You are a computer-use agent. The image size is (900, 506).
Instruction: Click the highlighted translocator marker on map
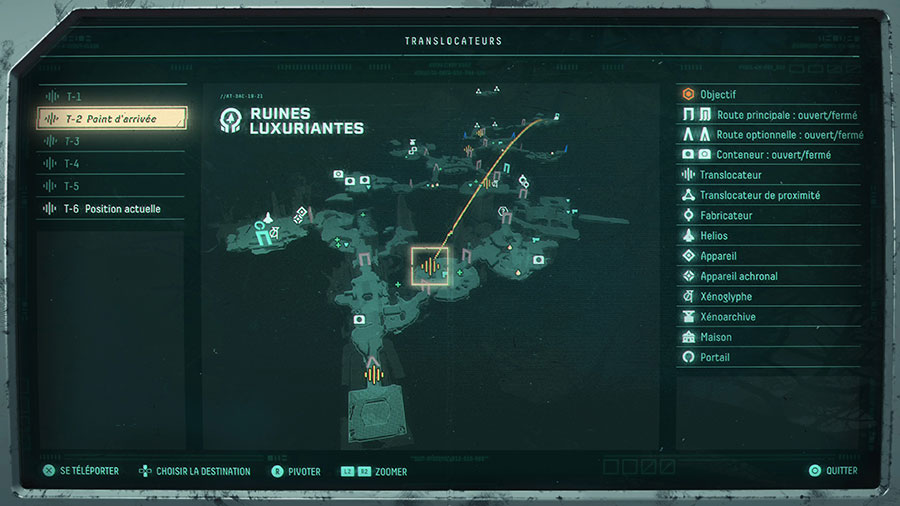[x=430, y=266]
